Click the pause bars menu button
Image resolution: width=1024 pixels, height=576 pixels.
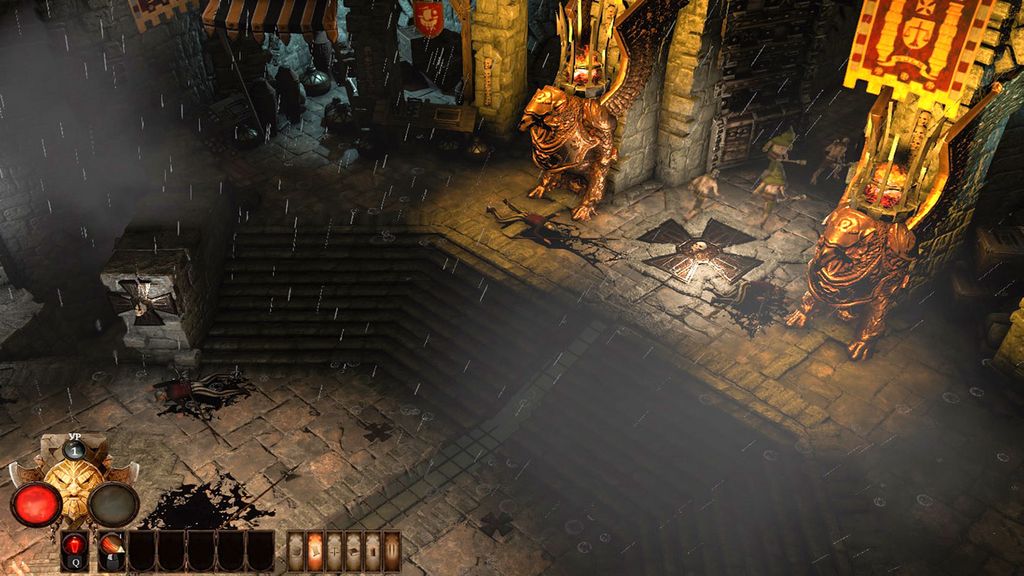[392, 552]
